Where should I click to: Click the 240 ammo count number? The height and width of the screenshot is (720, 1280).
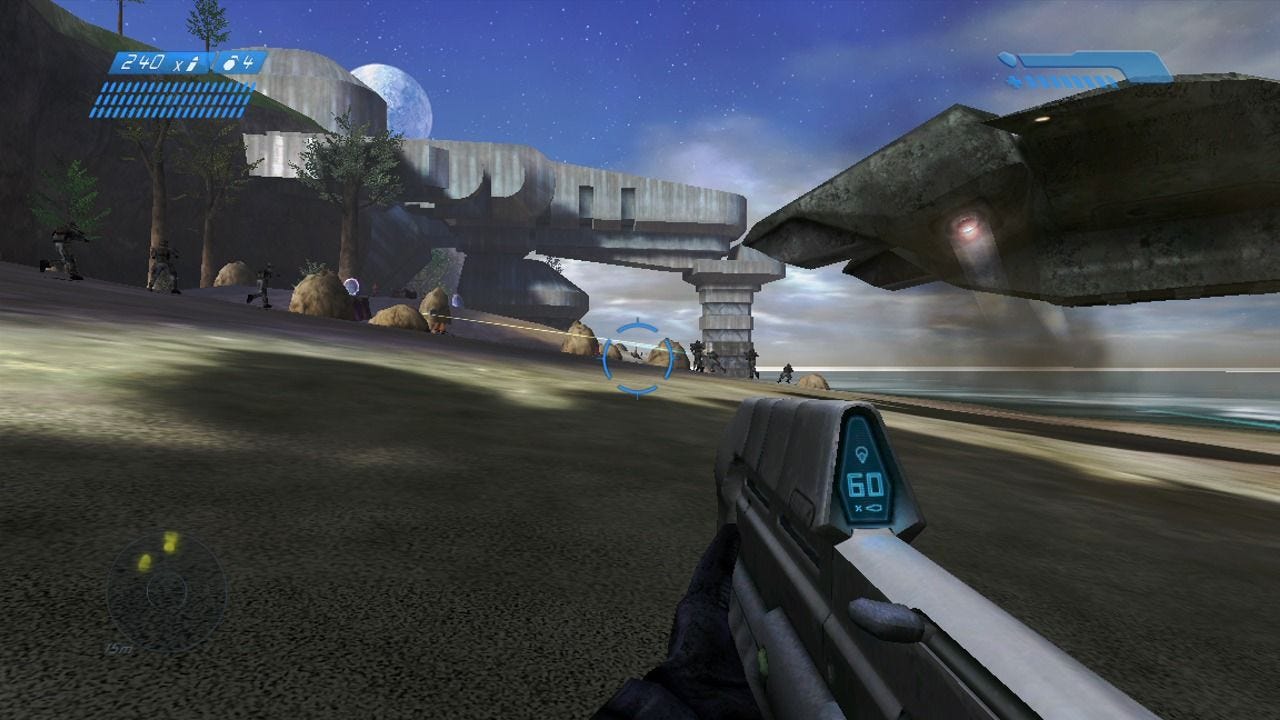pyautogui.click(x=143, y=62)
